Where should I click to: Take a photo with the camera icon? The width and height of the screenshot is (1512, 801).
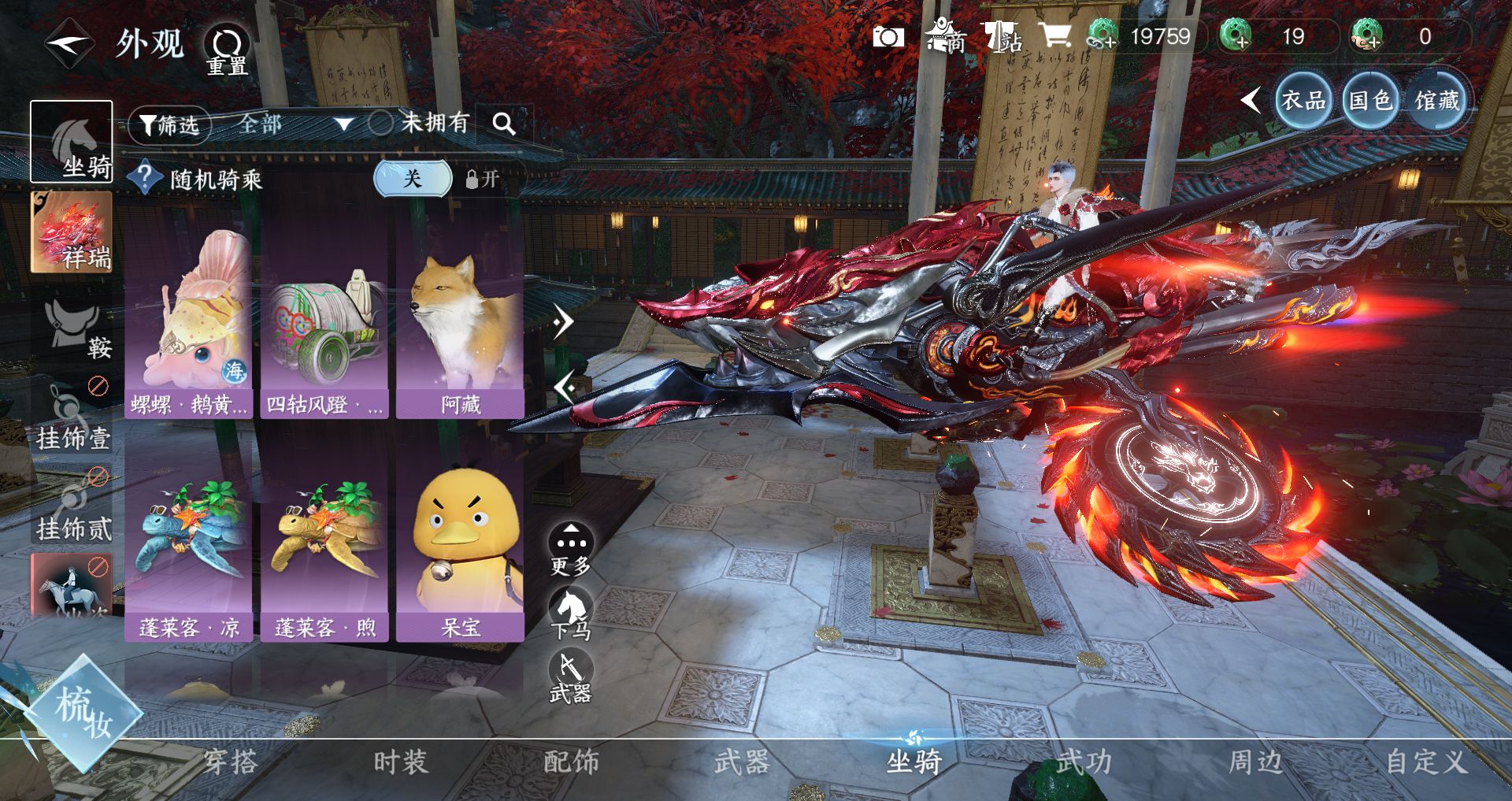click(888, 36)
